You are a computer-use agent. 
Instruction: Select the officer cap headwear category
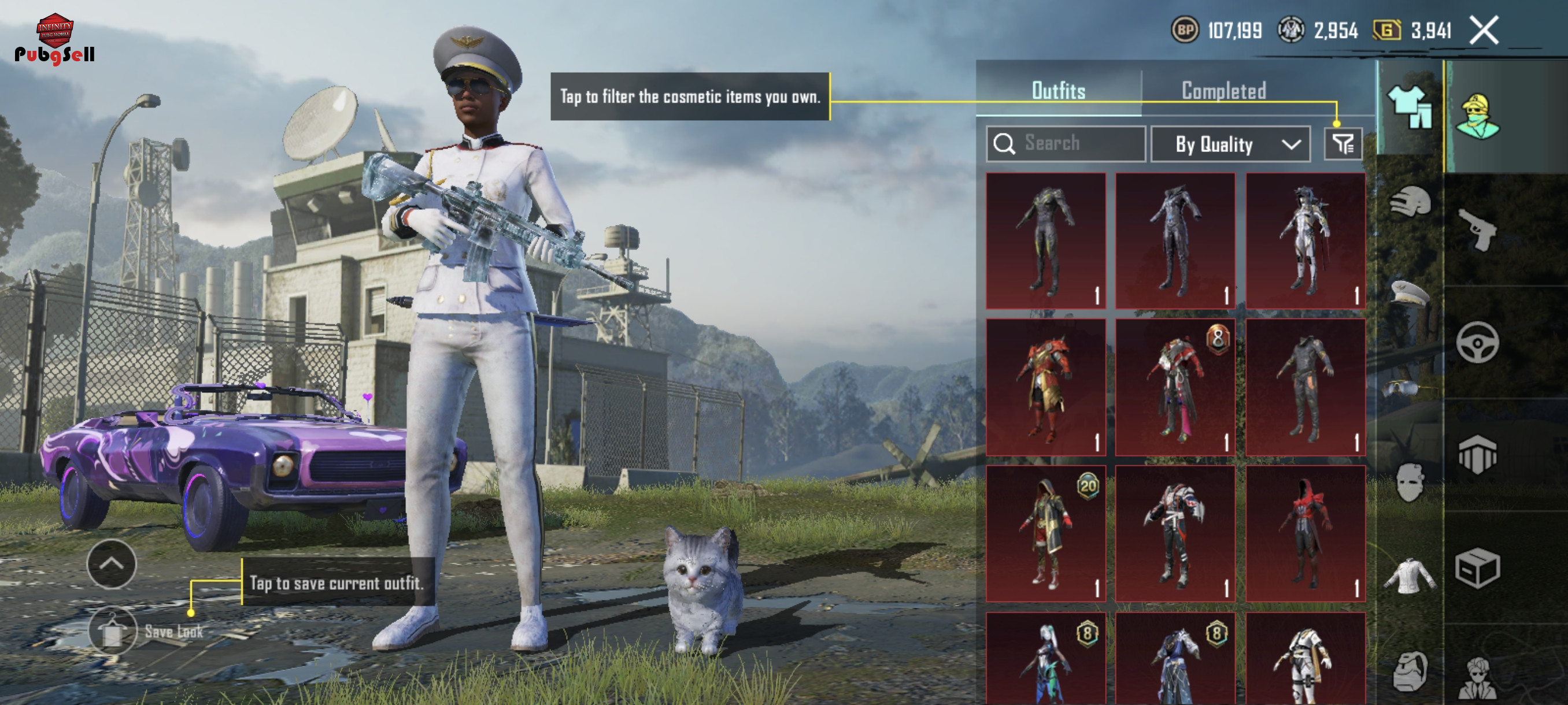pyautogui.click(x=1409, y=293)
